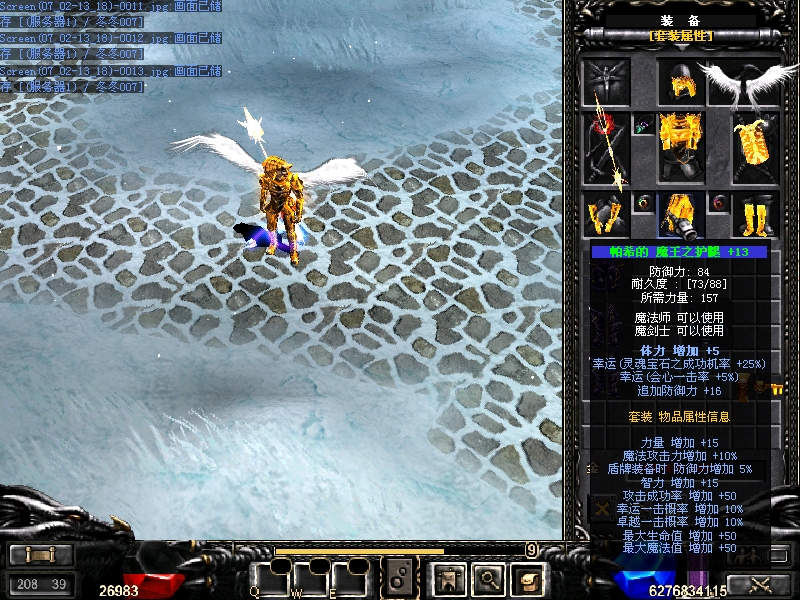Viewport: 800px width, 600px height.
Task: Click the set attributes label 套装属性
Action: (681, 36)
